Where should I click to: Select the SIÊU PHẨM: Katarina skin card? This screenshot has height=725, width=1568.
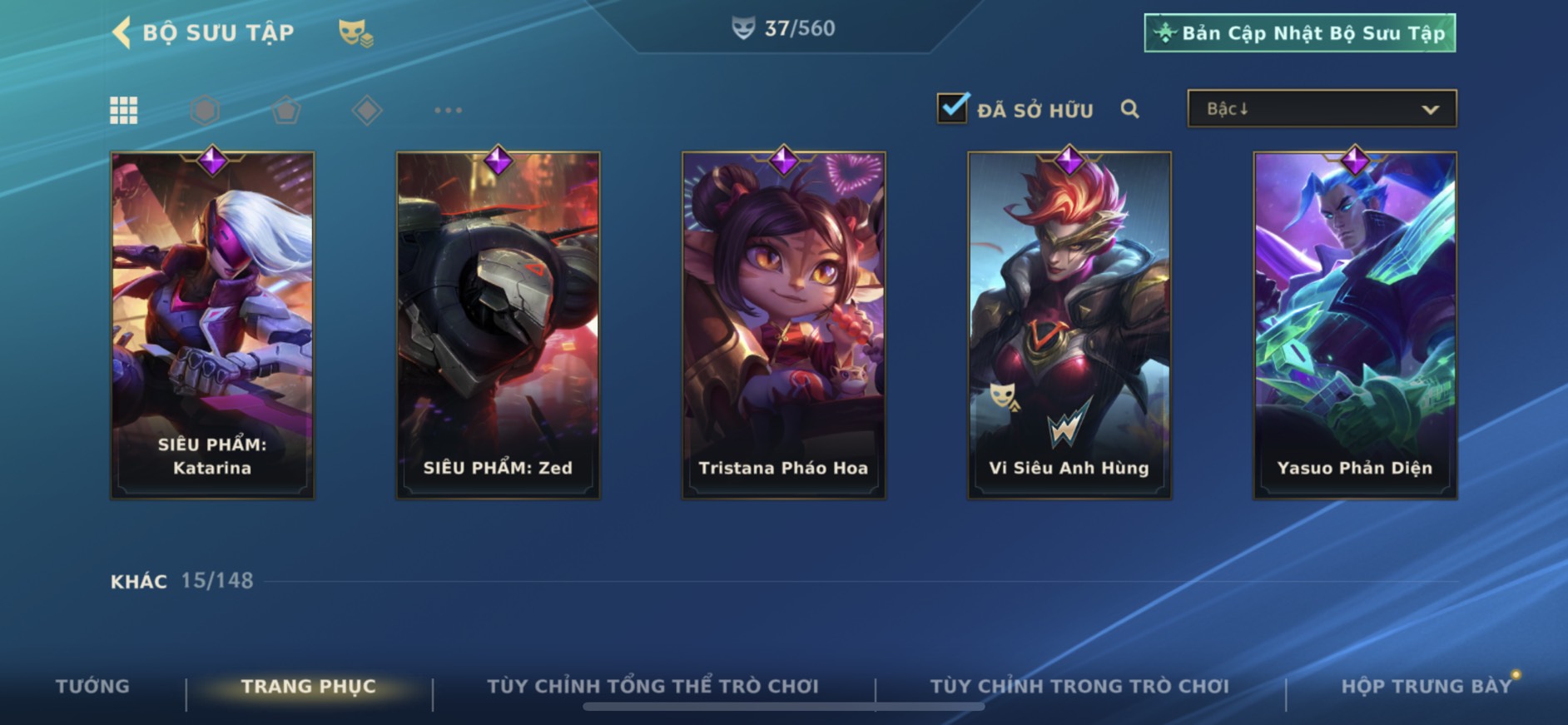point(212,325)
